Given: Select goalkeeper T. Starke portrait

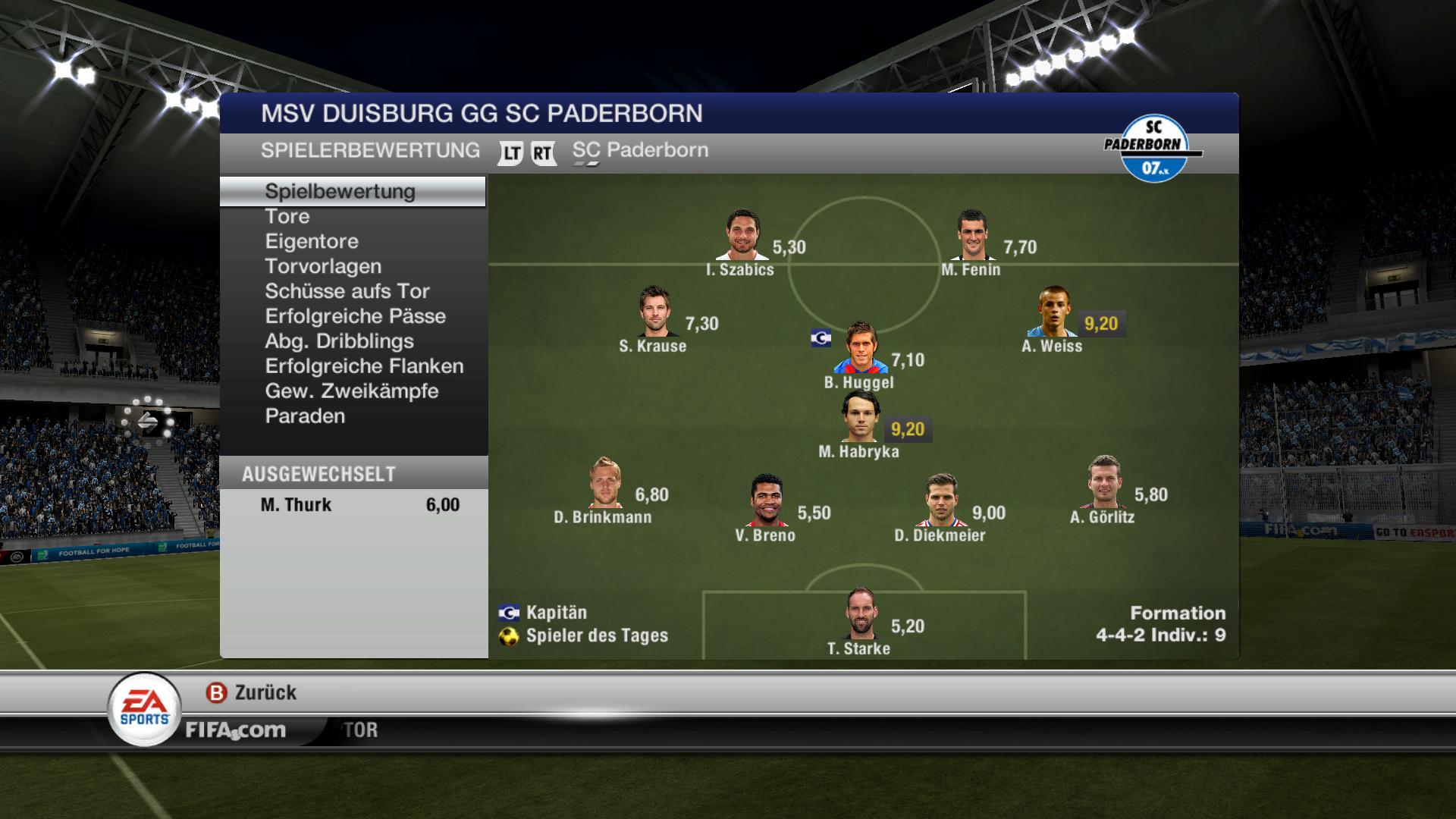Looking at the screenshot, I should 860,614.
